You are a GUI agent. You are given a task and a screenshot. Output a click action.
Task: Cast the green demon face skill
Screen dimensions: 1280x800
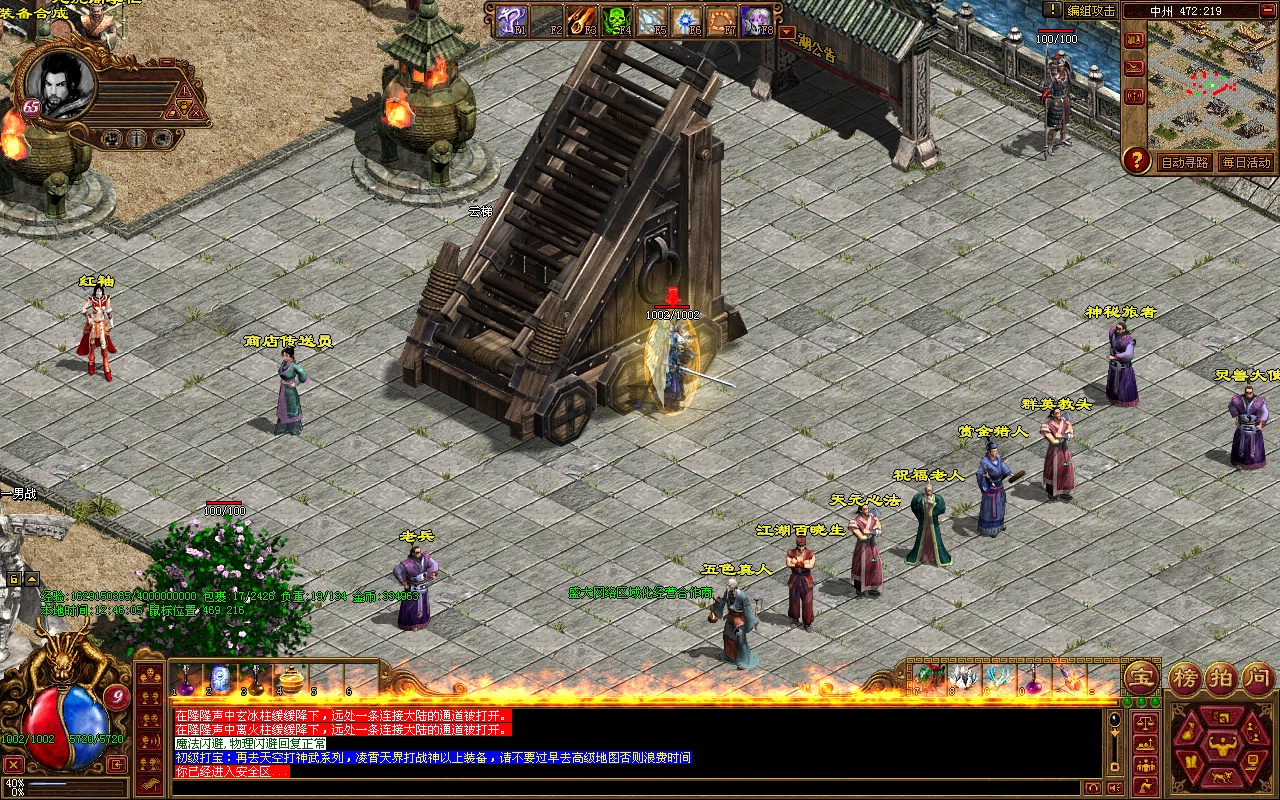tap(616, 20)
